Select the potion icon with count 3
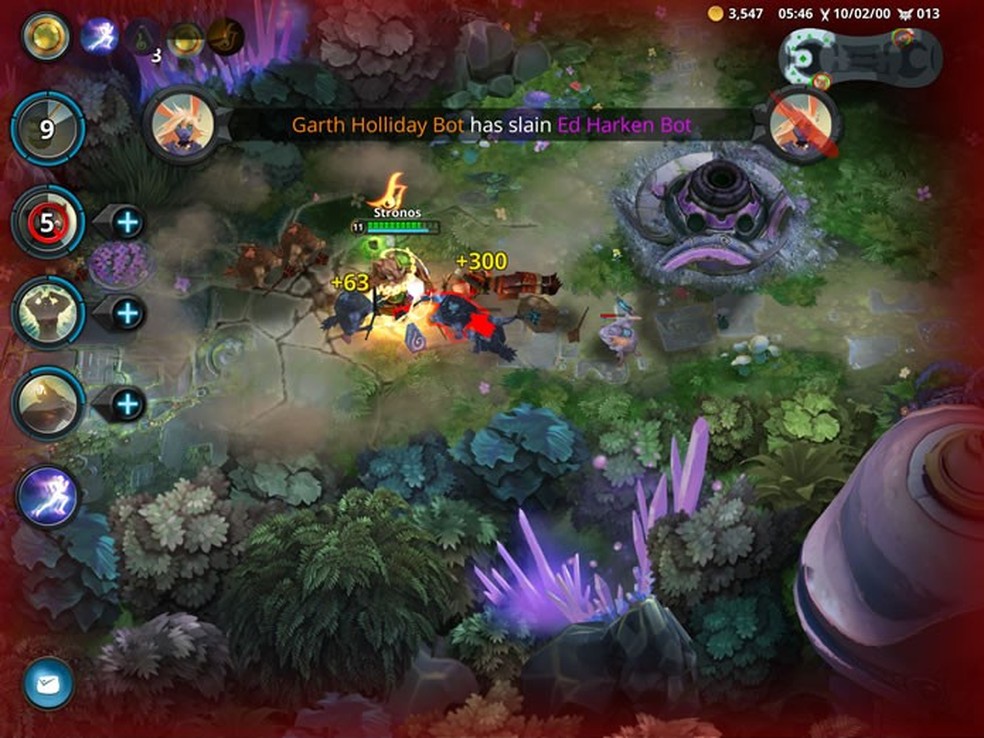Image resolution: width=984 pixels, height=738 pixels. point(144,38)
